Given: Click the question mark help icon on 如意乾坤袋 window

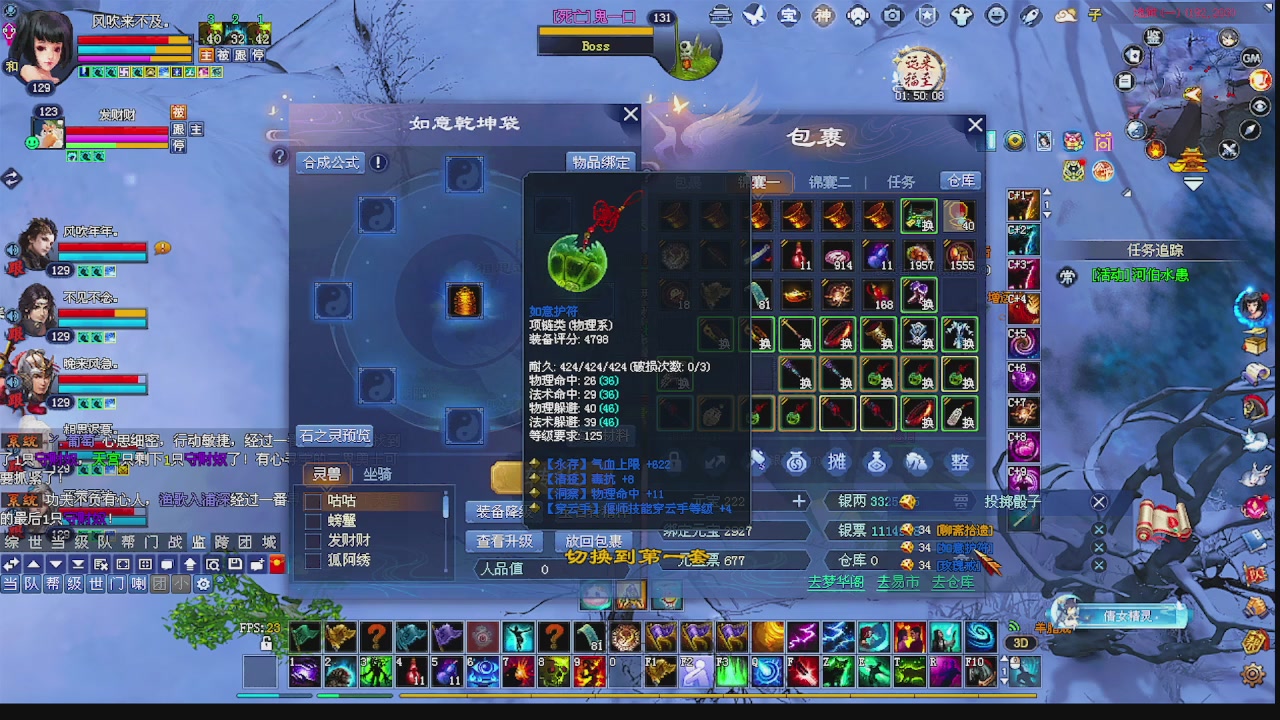Looking at the screenshot, I should point(279,157).
